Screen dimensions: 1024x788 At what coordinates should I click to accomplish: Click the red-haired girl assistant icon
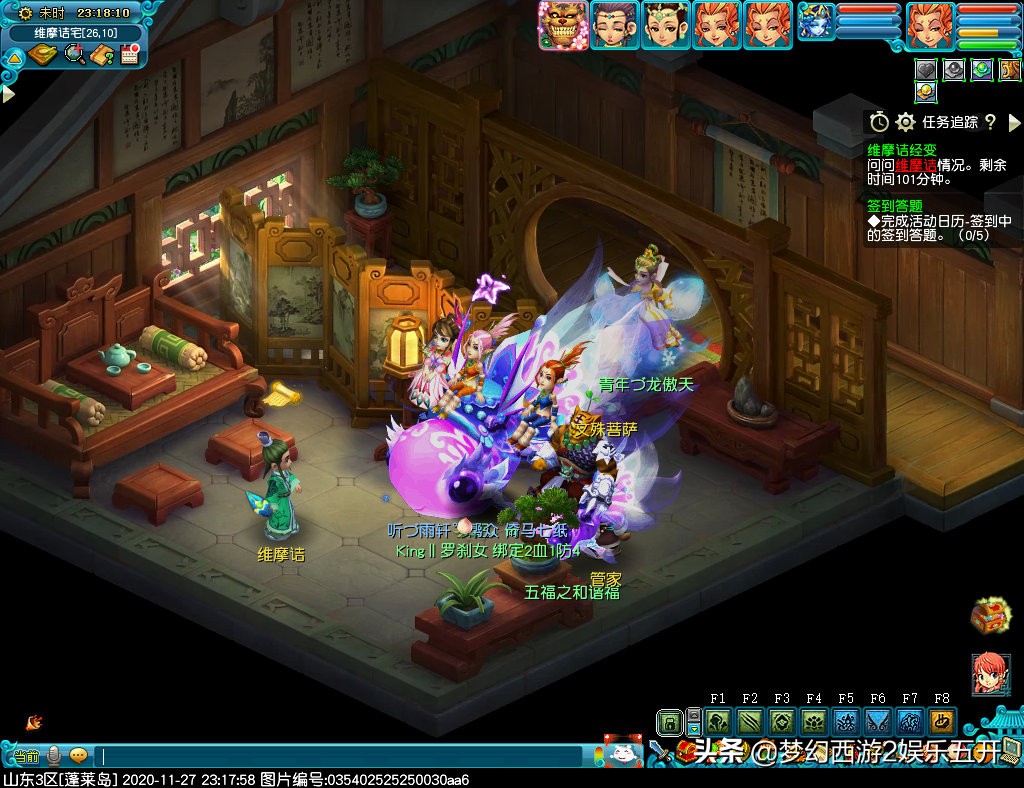(x=990, y=674)
